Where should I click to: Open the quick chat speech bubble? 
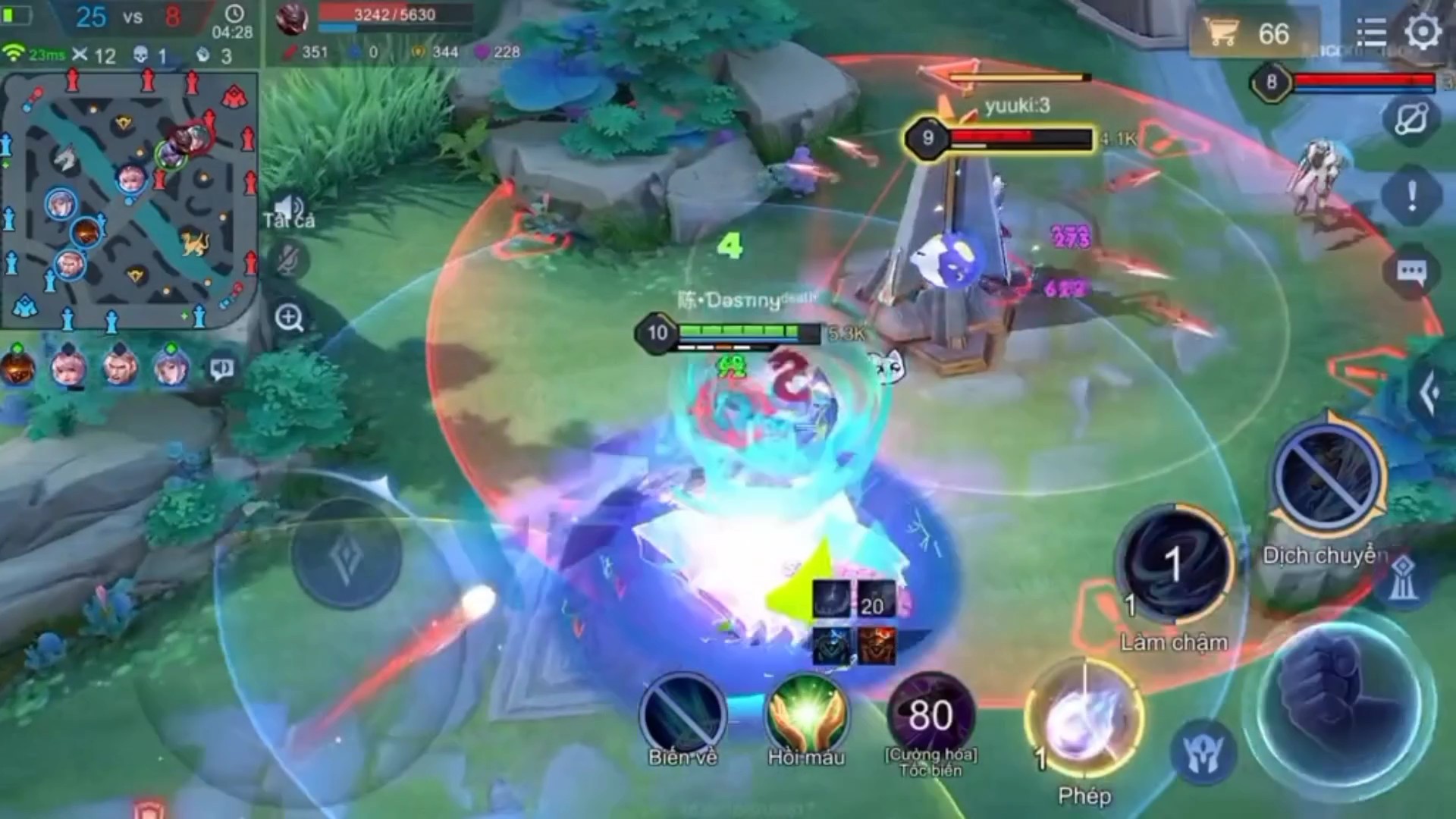tap(1410, 271)
